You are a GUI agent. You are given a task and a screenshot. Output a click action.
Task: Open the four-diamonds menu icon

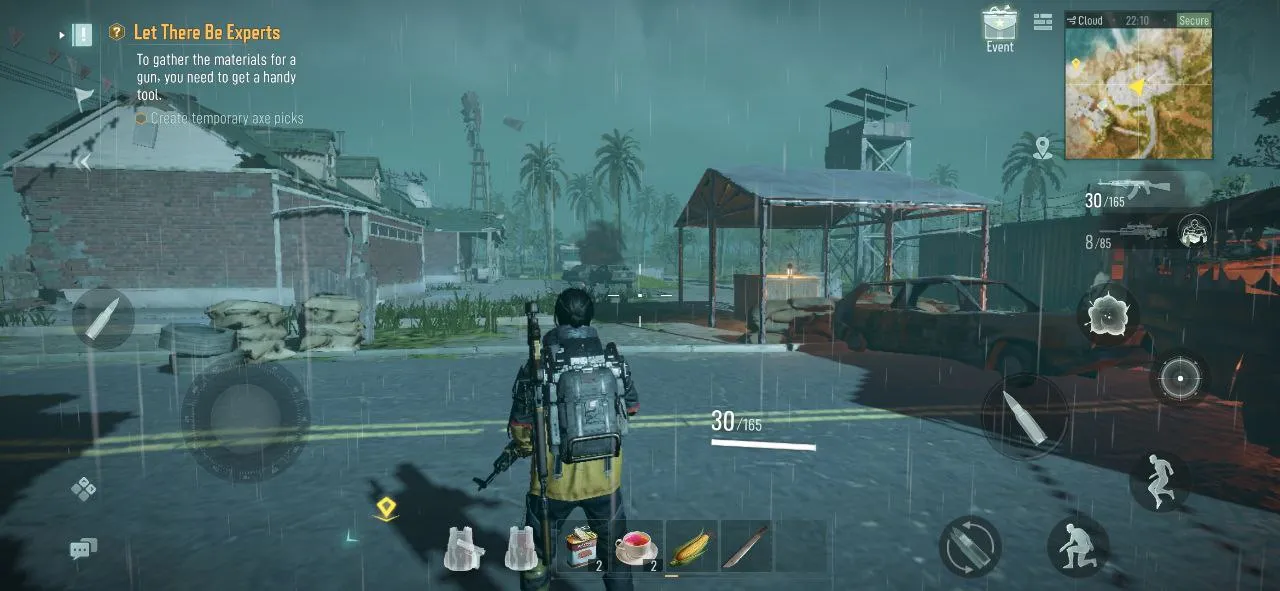83,488
